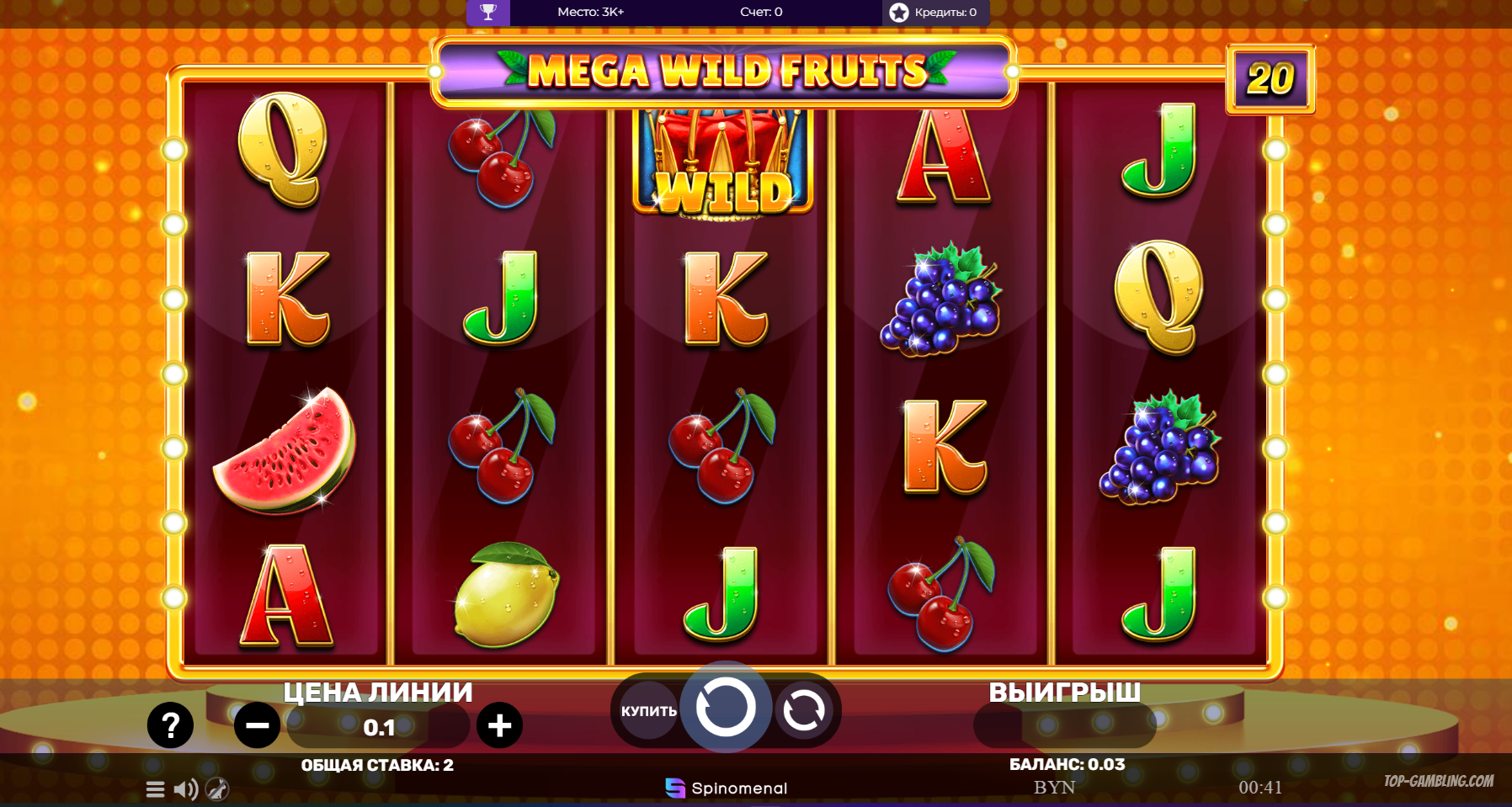Screen dimensions: 1512x807
Task: Start autoplay with the two-arrow button
Action: pos(804,711)
